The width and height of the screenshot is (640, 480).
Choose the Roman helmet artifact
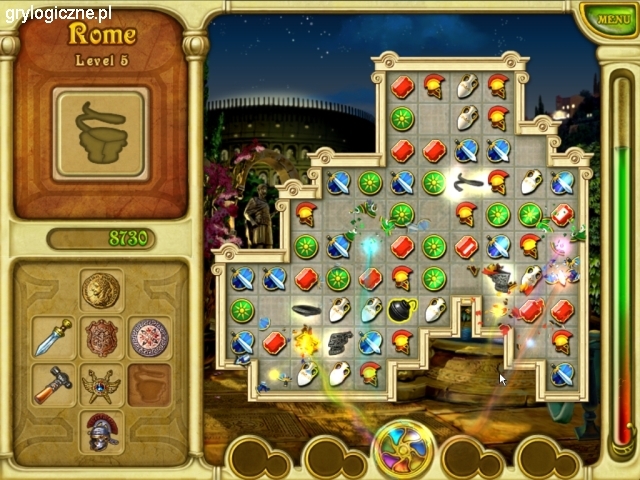[x=100, y=430]
